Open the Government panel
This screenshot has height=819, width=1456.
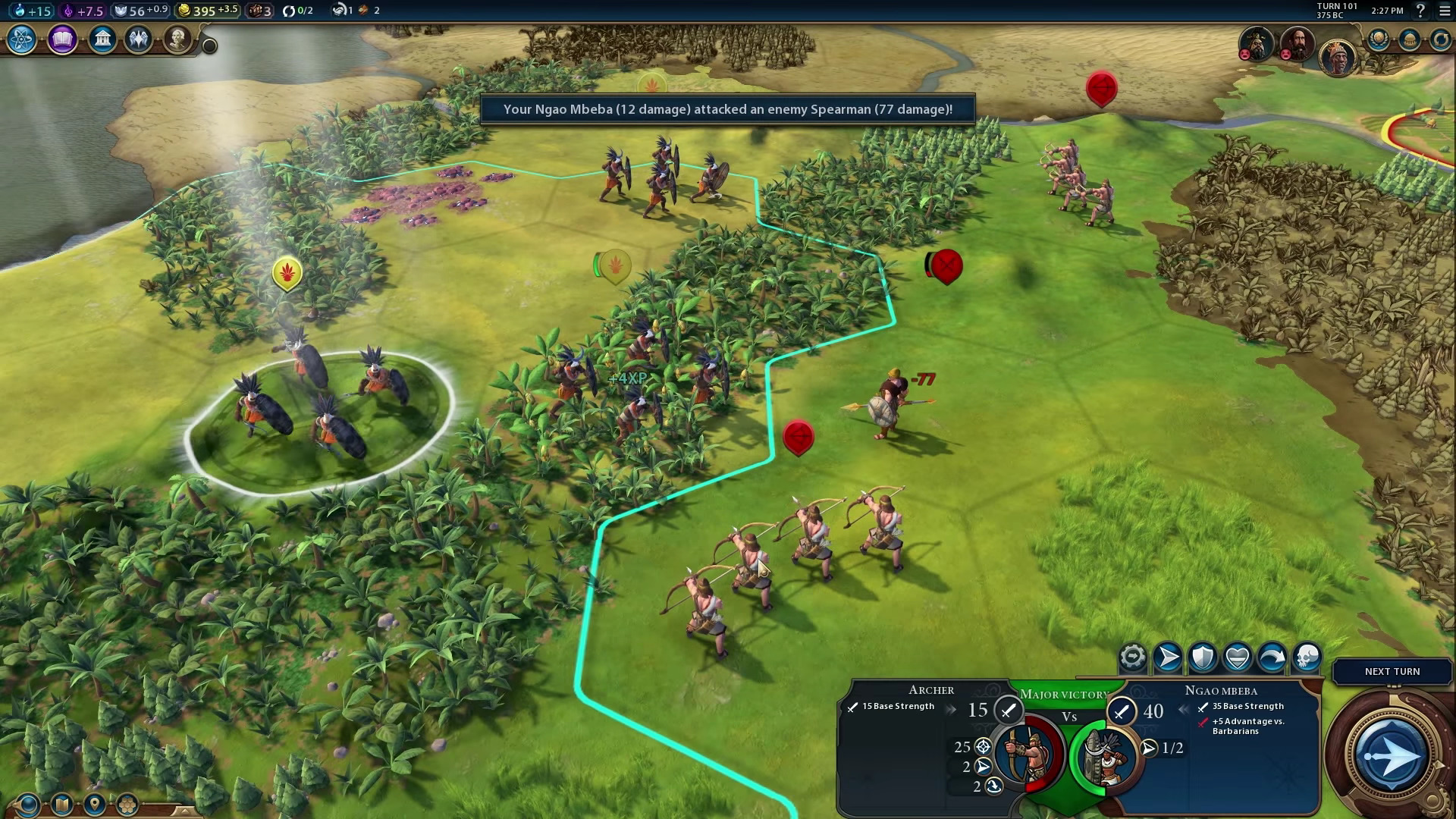click(x=102, y=41)
